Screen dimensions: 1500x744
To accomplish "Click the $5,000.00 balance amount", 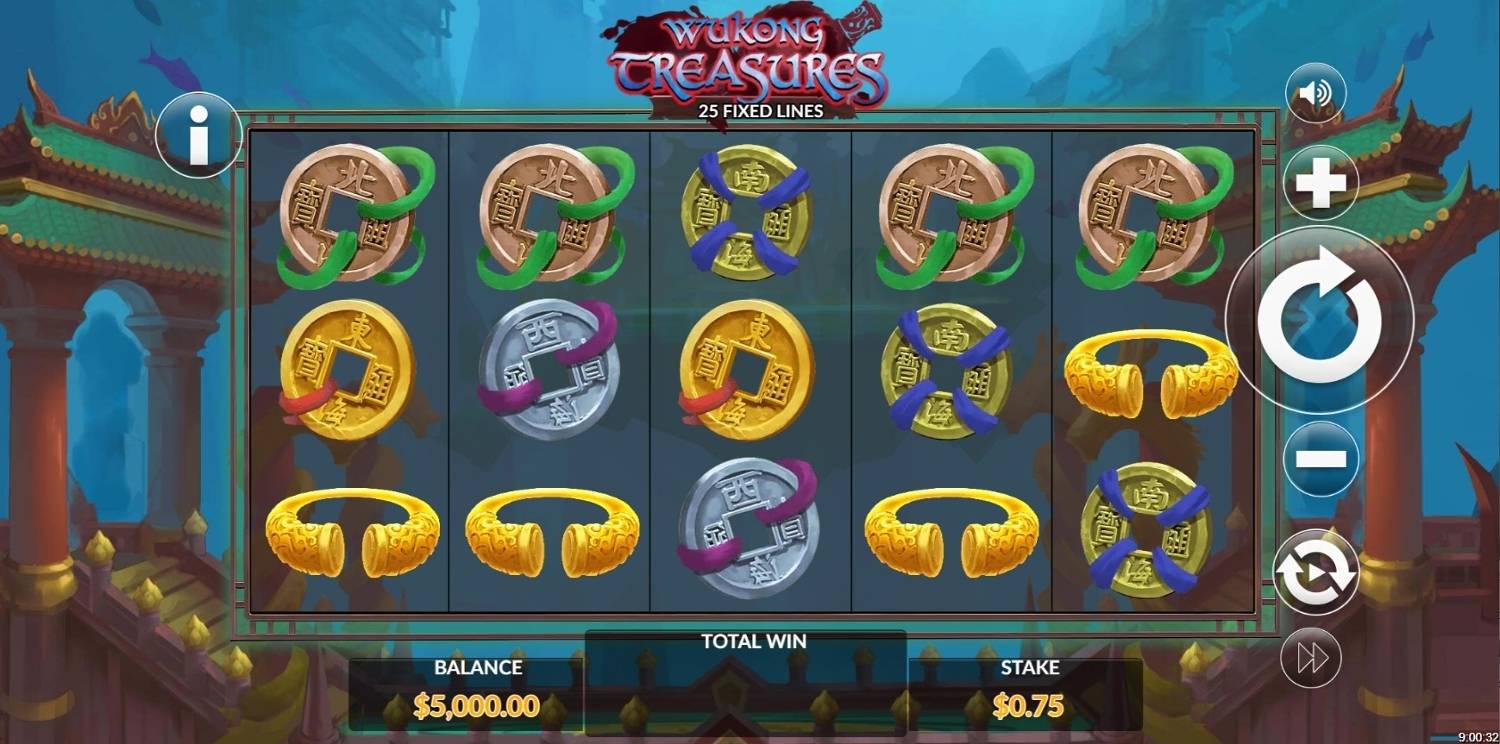I will [x=478, y=705].
